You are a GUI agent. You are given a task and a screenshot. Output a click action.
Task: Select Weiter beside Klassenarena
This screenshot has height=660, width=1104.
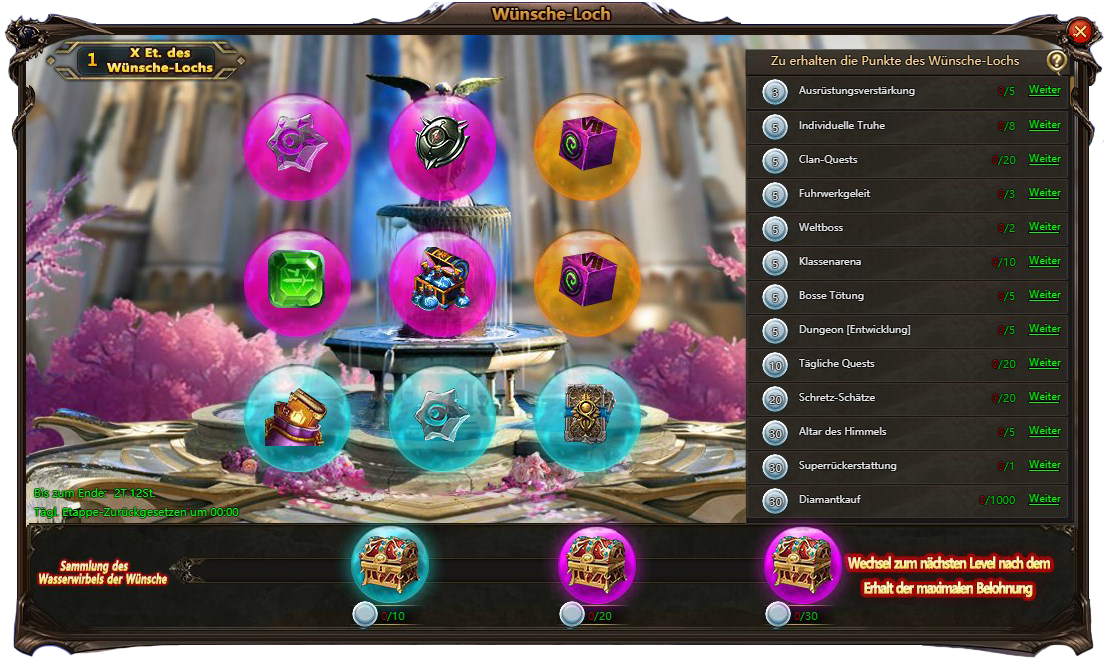coord(1044,261)
